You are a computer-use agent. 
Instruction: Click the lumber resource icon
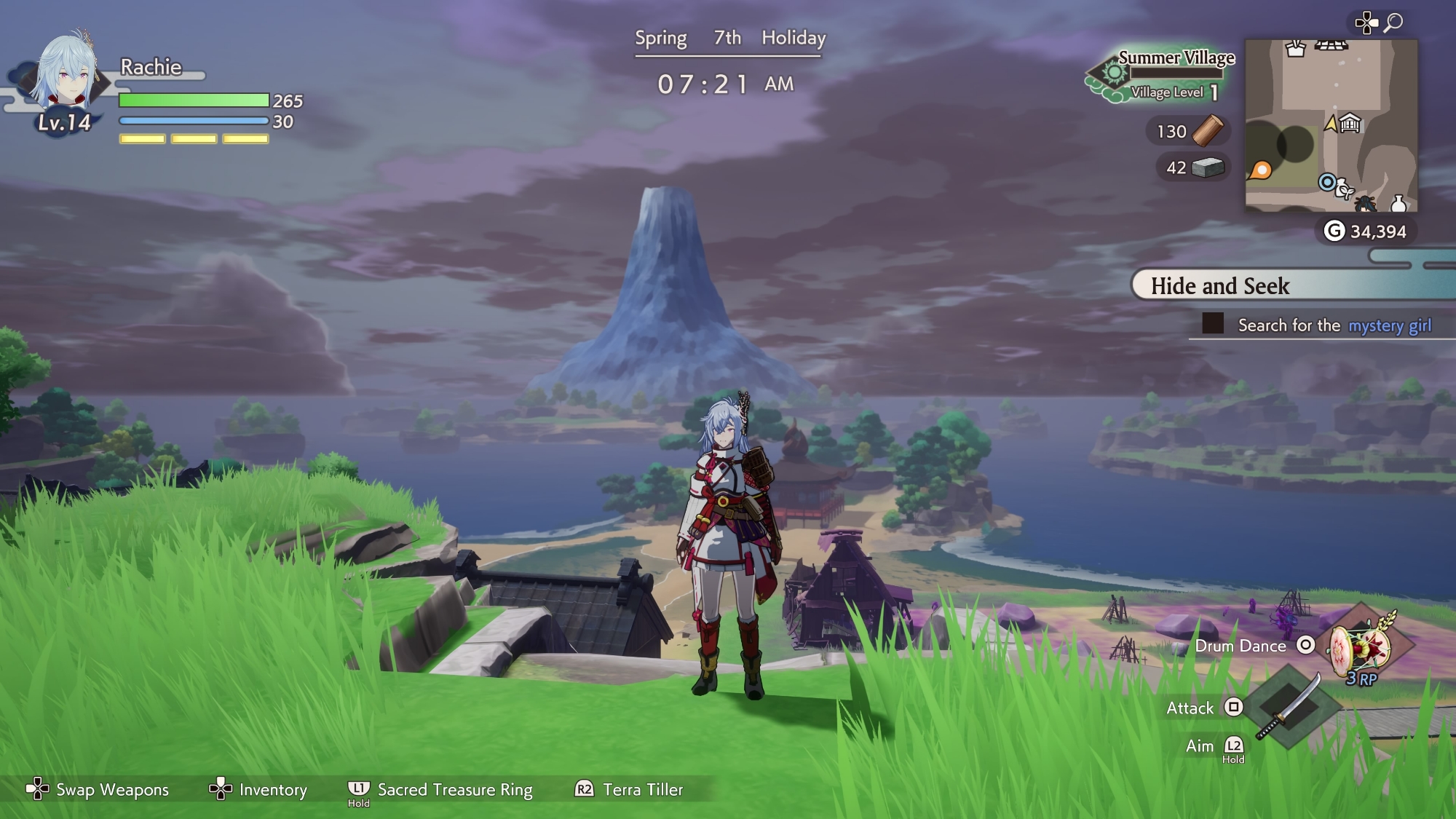(1208, 131)
